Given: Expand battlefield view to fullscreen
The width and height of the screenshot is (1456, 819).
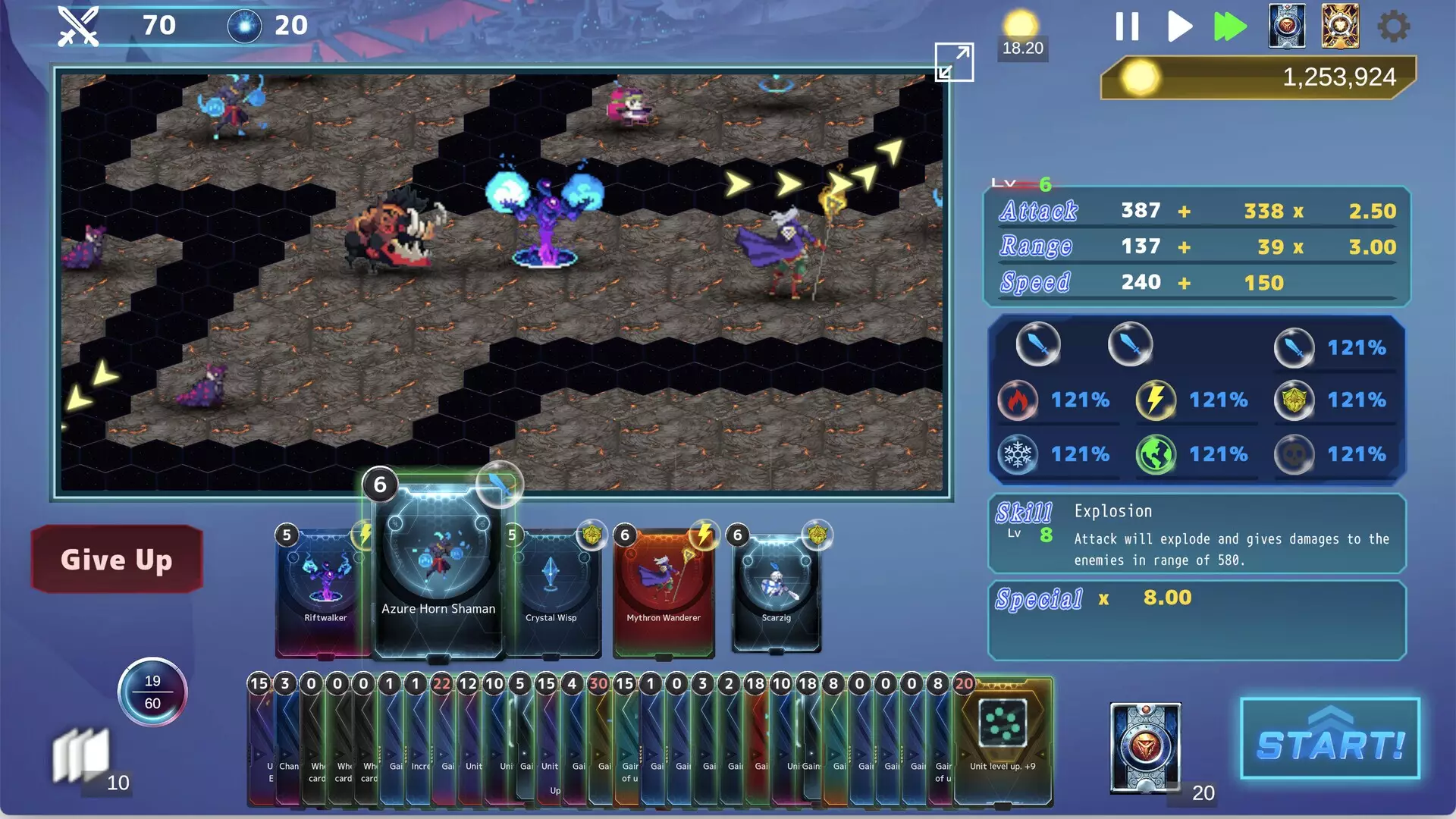Looking at the screenshot, I should [955, 62].
